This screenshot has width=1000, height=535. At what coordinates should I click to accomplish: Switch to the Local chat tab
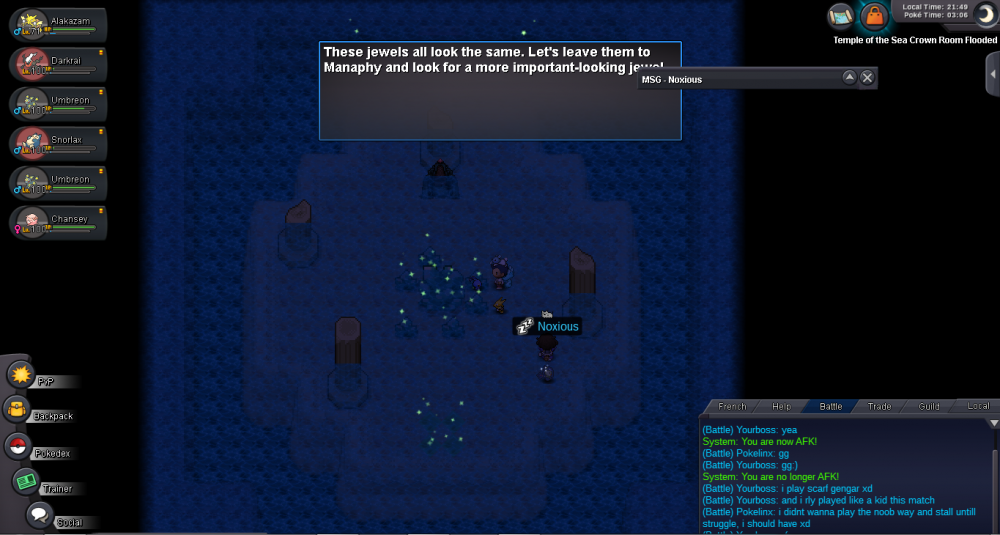pyautogui.click(x=978, y=406)
